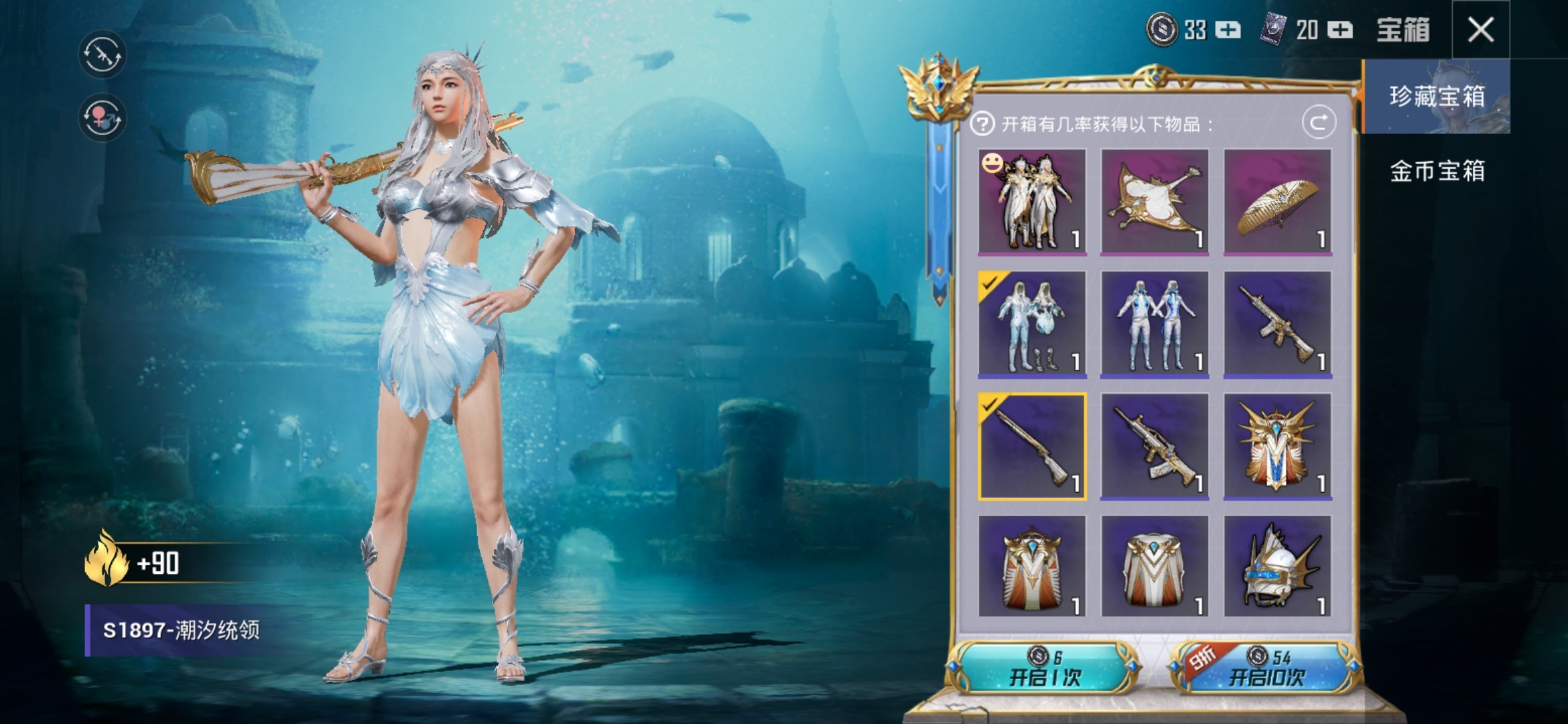Open ten crates with 开启10次
Screen dimensions: 1568x724
tap(1266, 668)
